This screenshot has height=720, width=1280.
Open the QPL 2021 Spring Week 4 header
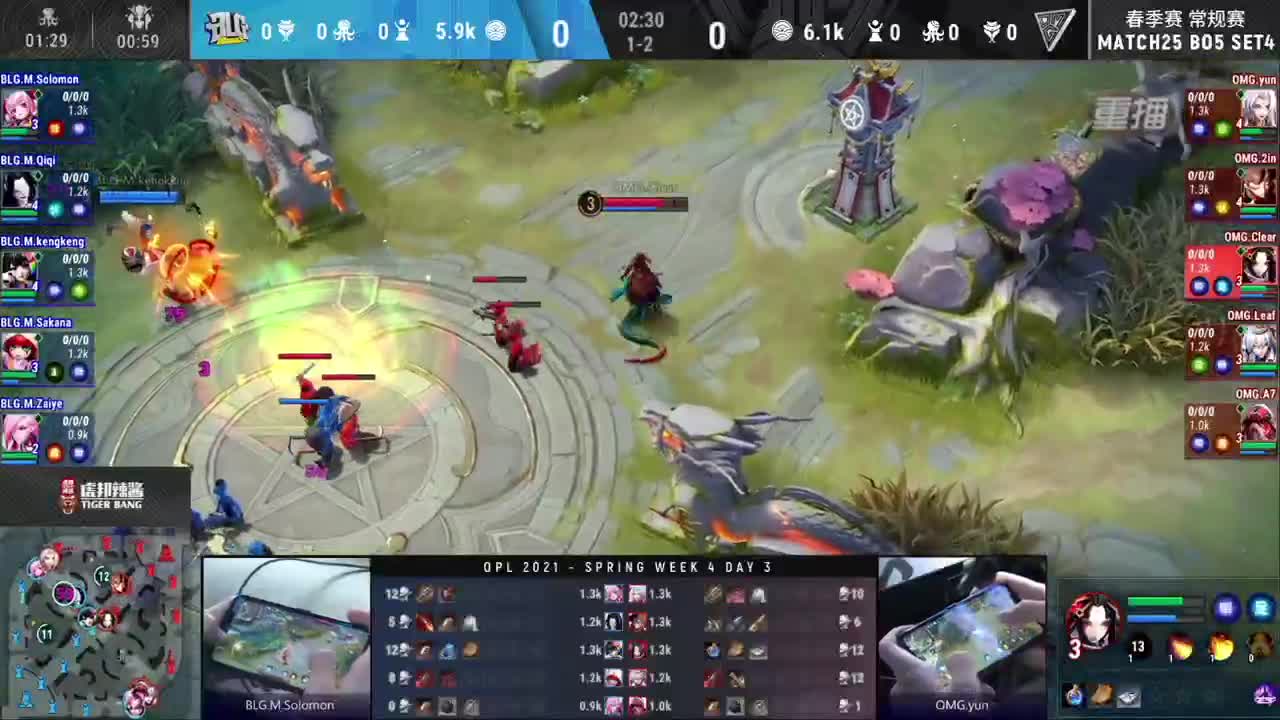coord(630,567)
